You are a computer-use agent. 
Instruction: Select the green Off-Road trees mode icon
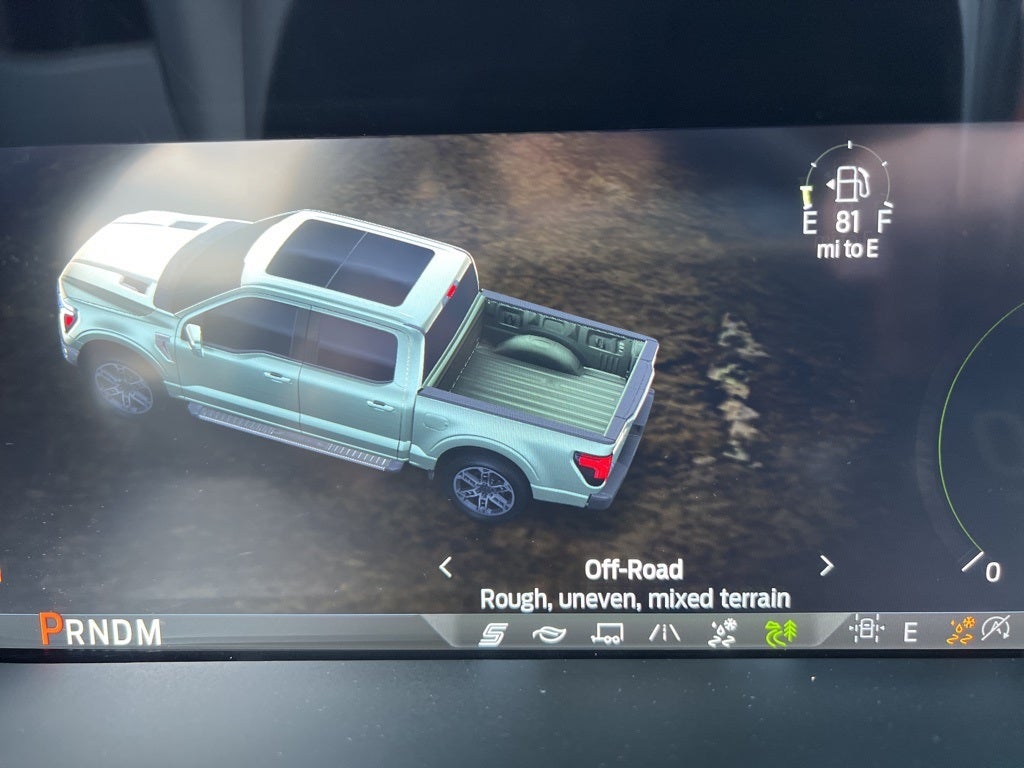tap(781, 633)
